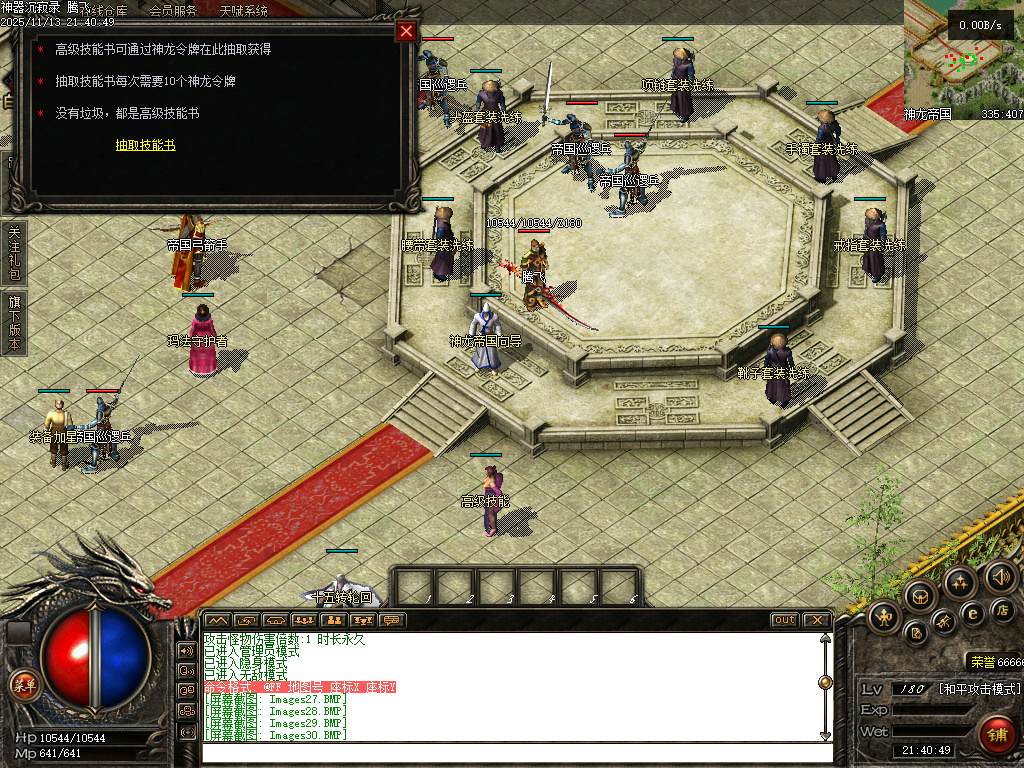Open the bag chest round icon

tap(919, 597)
